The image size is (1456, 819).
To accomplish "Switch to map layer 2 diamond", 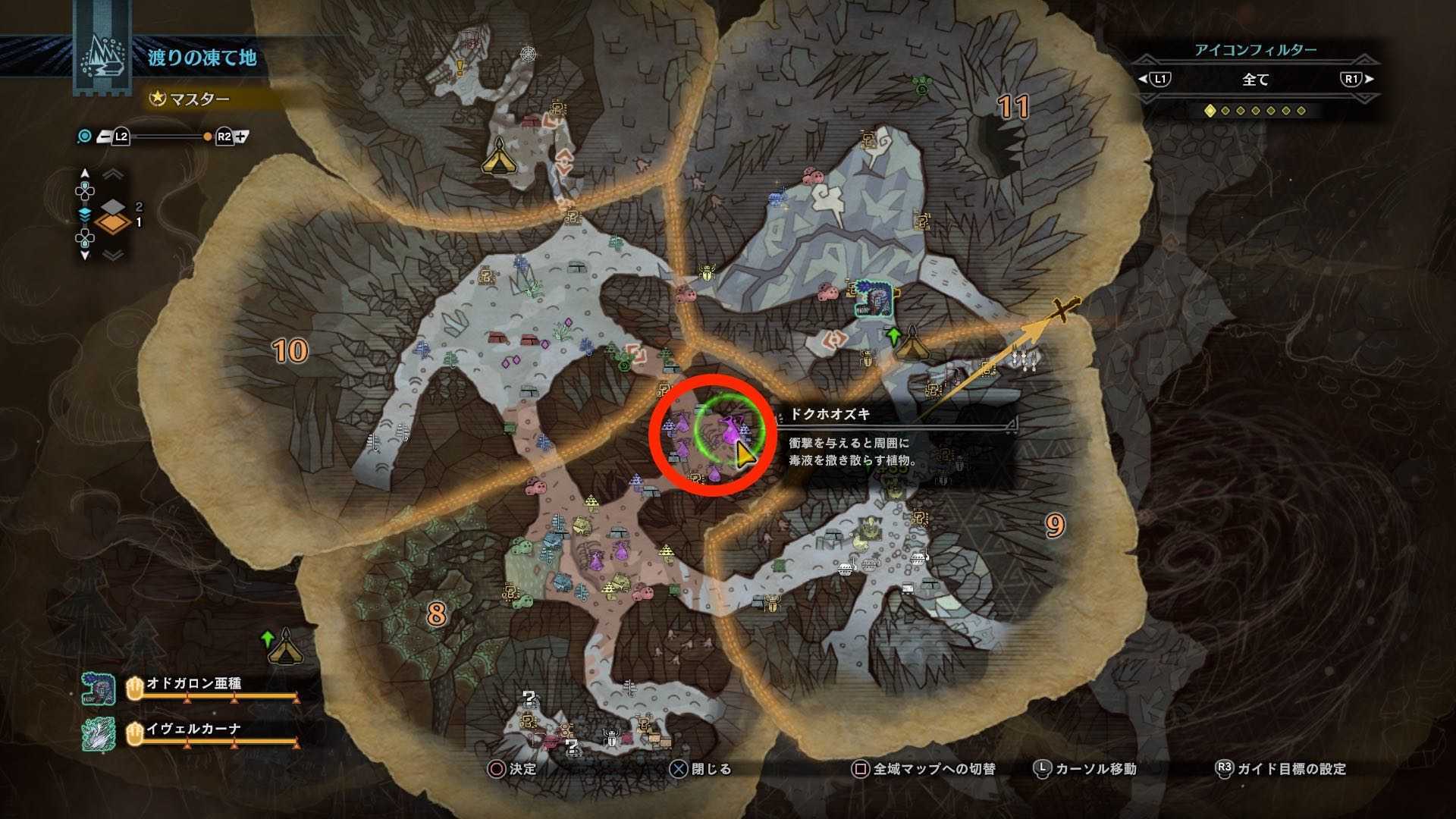I will 114,208.
